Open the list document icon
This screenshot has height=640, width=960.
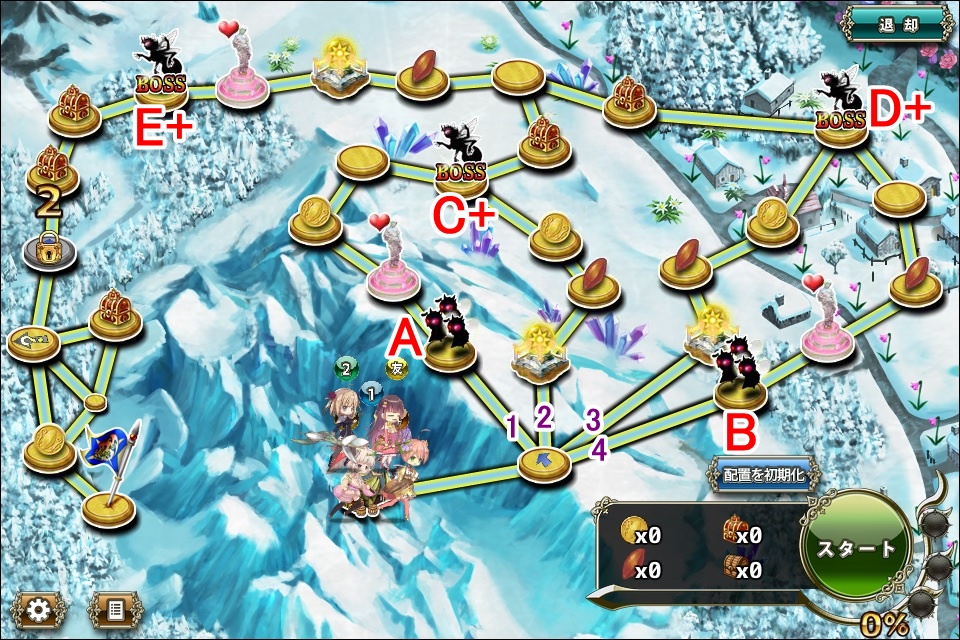pyautogui.click(x=113, y=607)
